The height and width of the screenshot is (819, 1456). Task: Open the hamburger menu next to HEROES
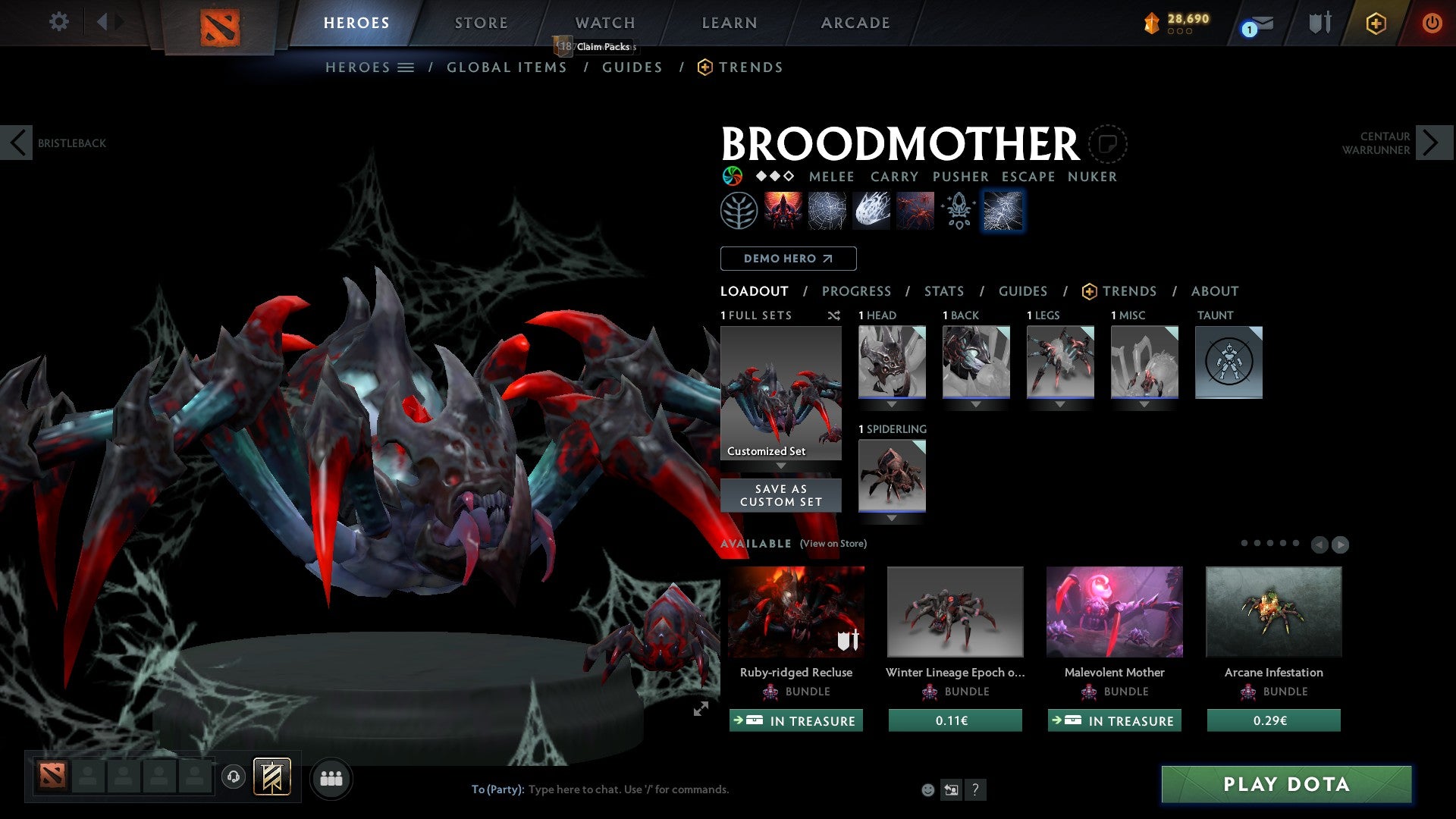click(x=406, y=67)
